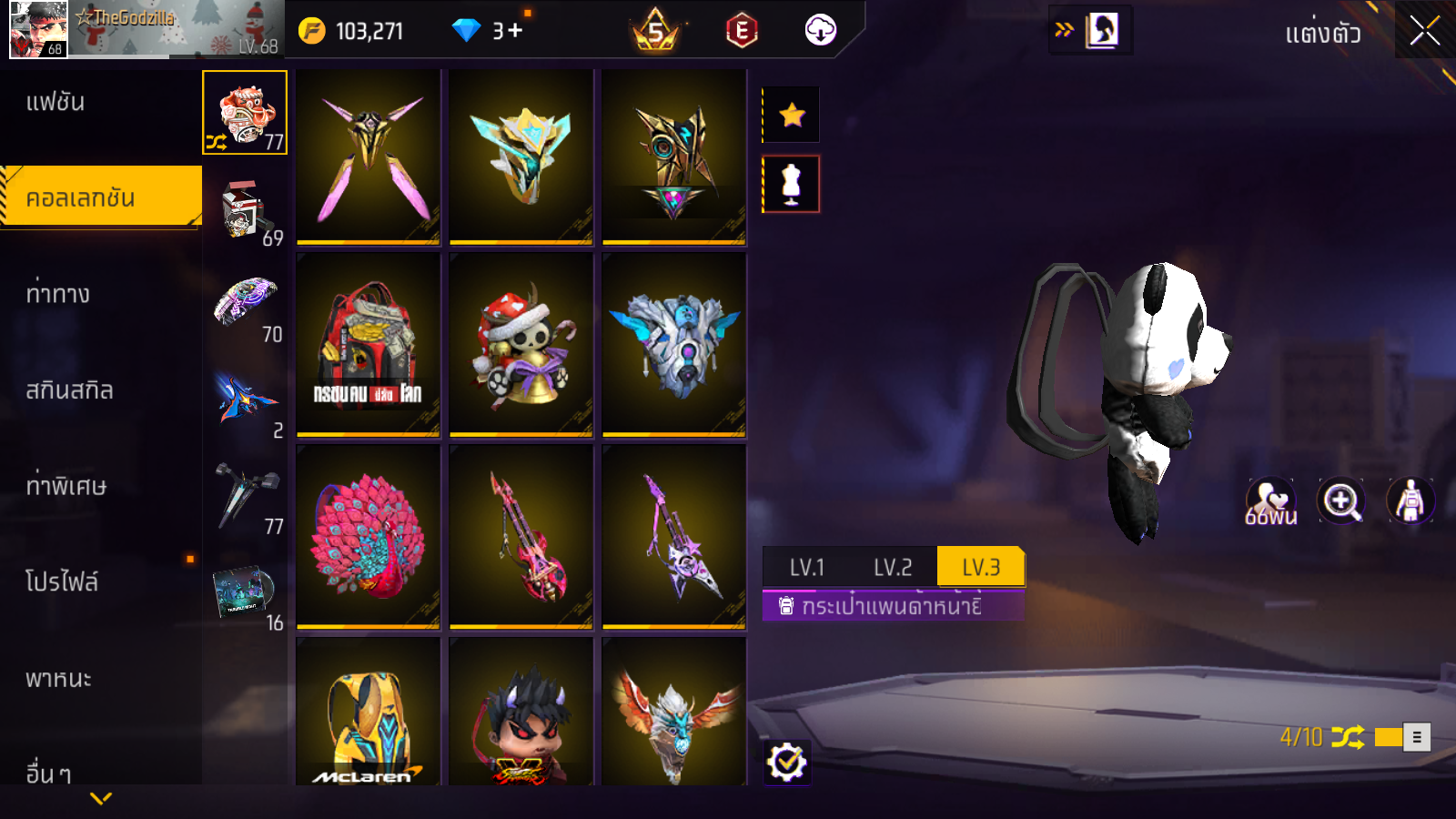
Task: Close the collection screen with the X
Action: 1424,31
